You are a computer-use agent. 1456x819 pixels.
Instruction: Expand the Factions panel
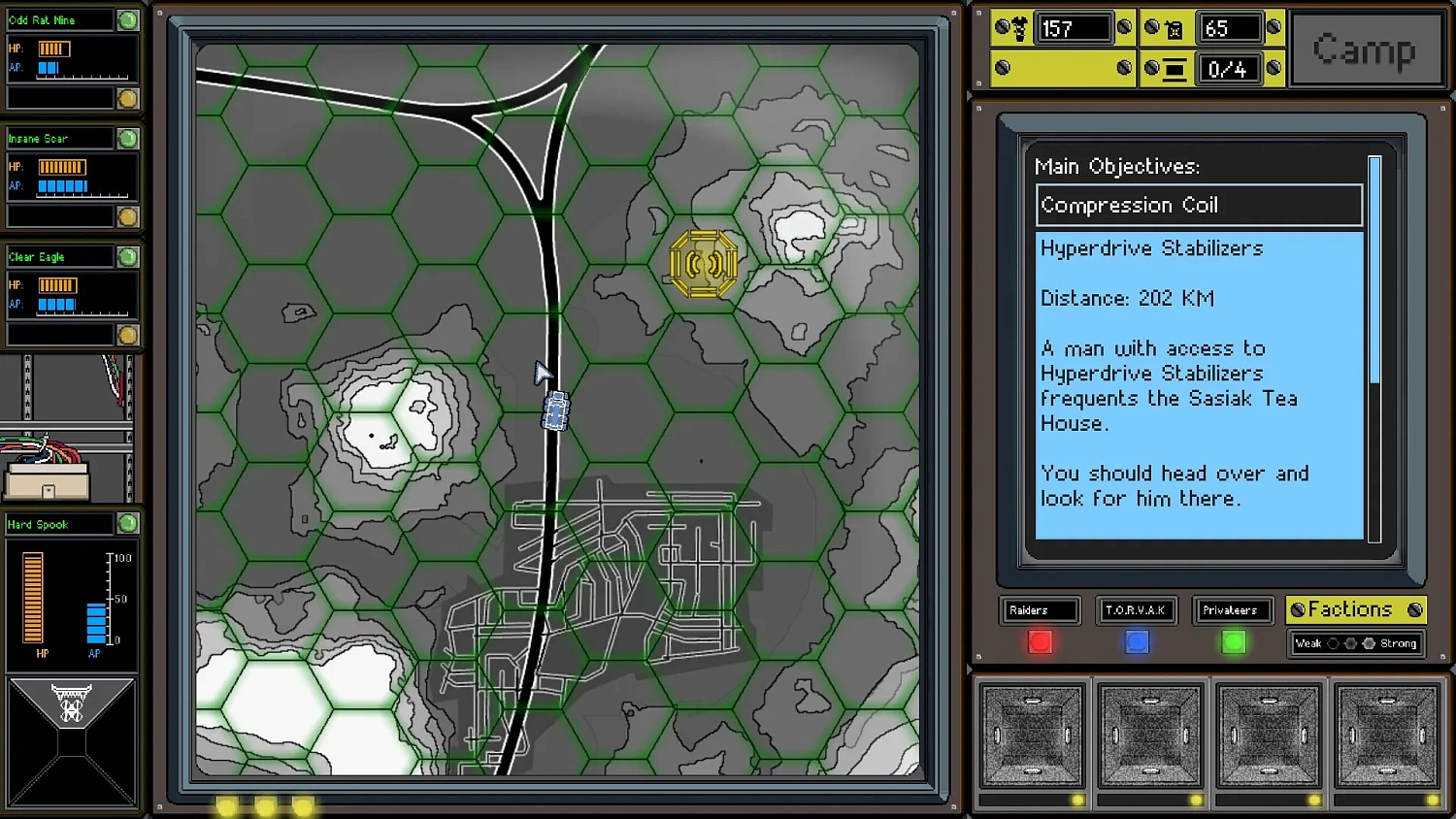(1355, 610)
